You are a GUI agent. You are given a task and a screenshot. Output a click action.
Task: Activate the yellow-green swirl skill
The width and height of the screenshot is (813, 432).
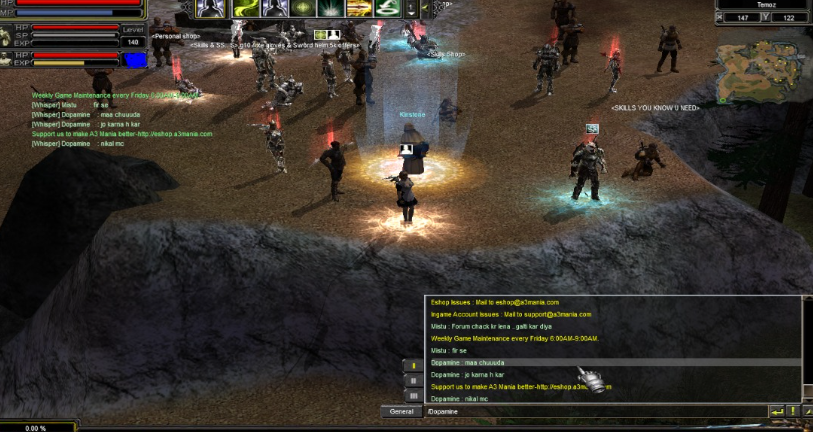pos(246,9)
